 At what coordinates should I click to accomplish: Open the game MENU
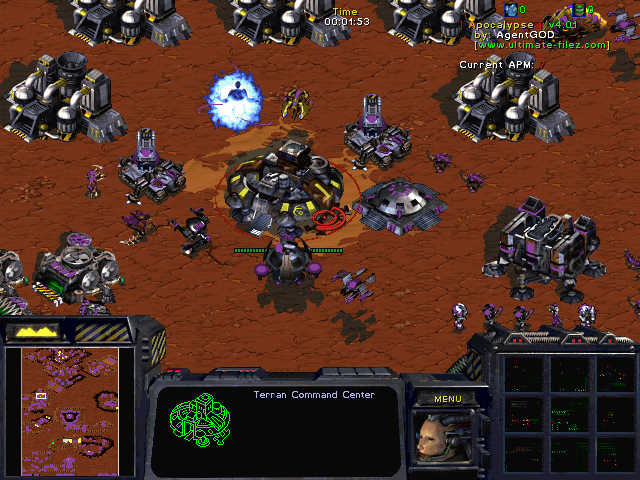pyautogui.click(x=447, y=399)
